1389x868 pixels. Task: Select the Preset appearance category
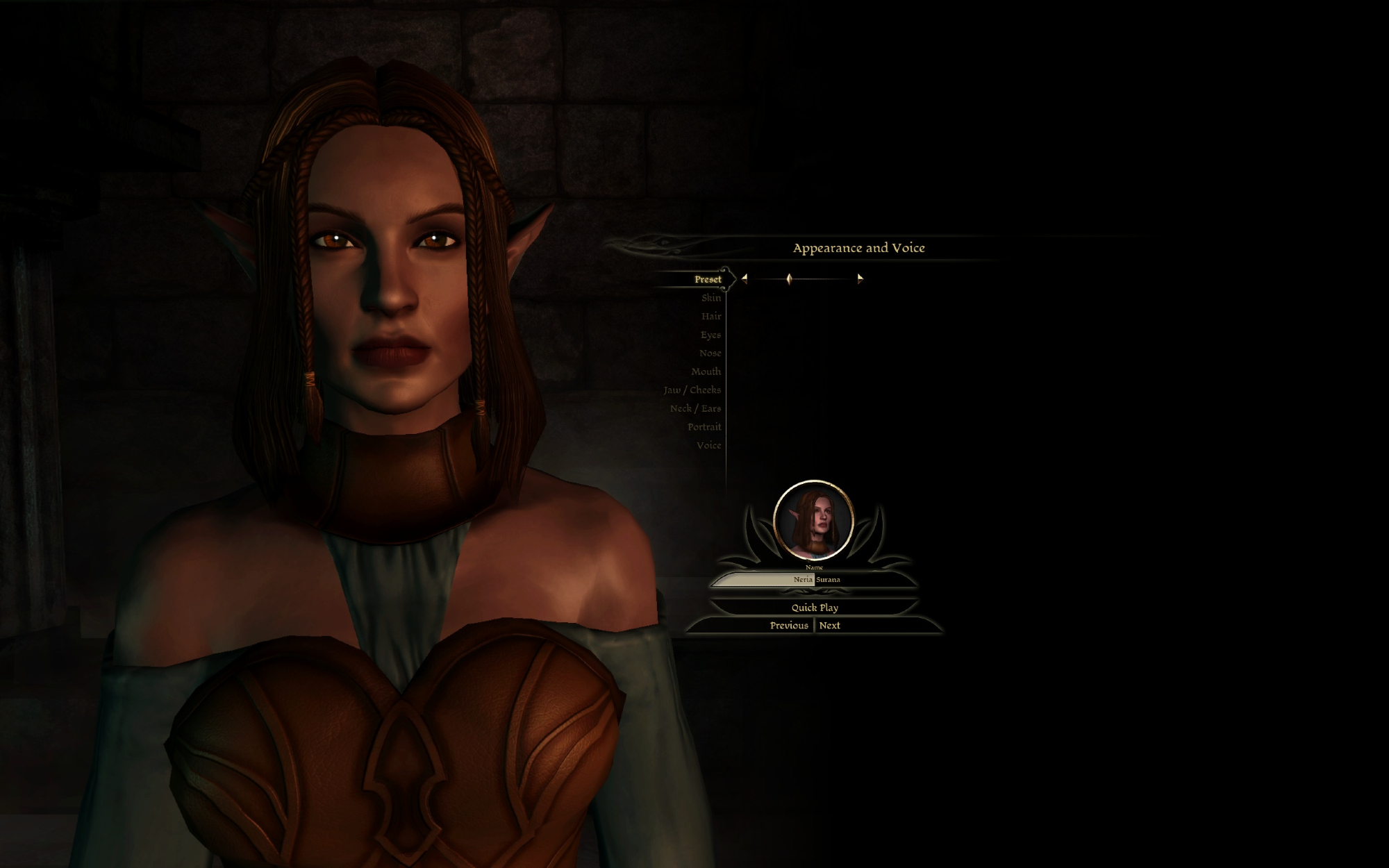click(x=707, y=279)
